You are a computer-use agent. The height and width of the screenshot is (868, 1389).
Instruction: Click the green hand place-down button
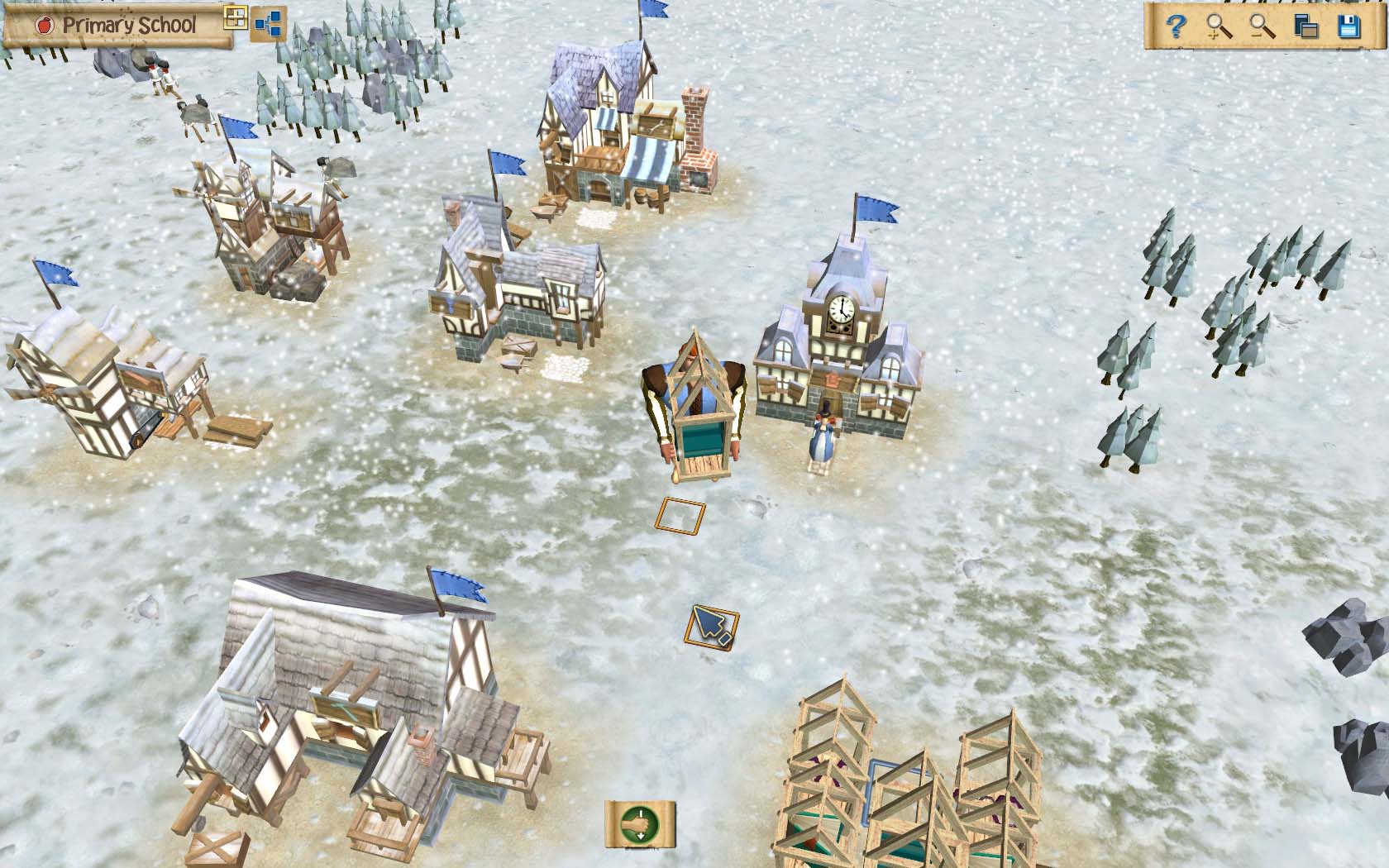tap(639, 824)
